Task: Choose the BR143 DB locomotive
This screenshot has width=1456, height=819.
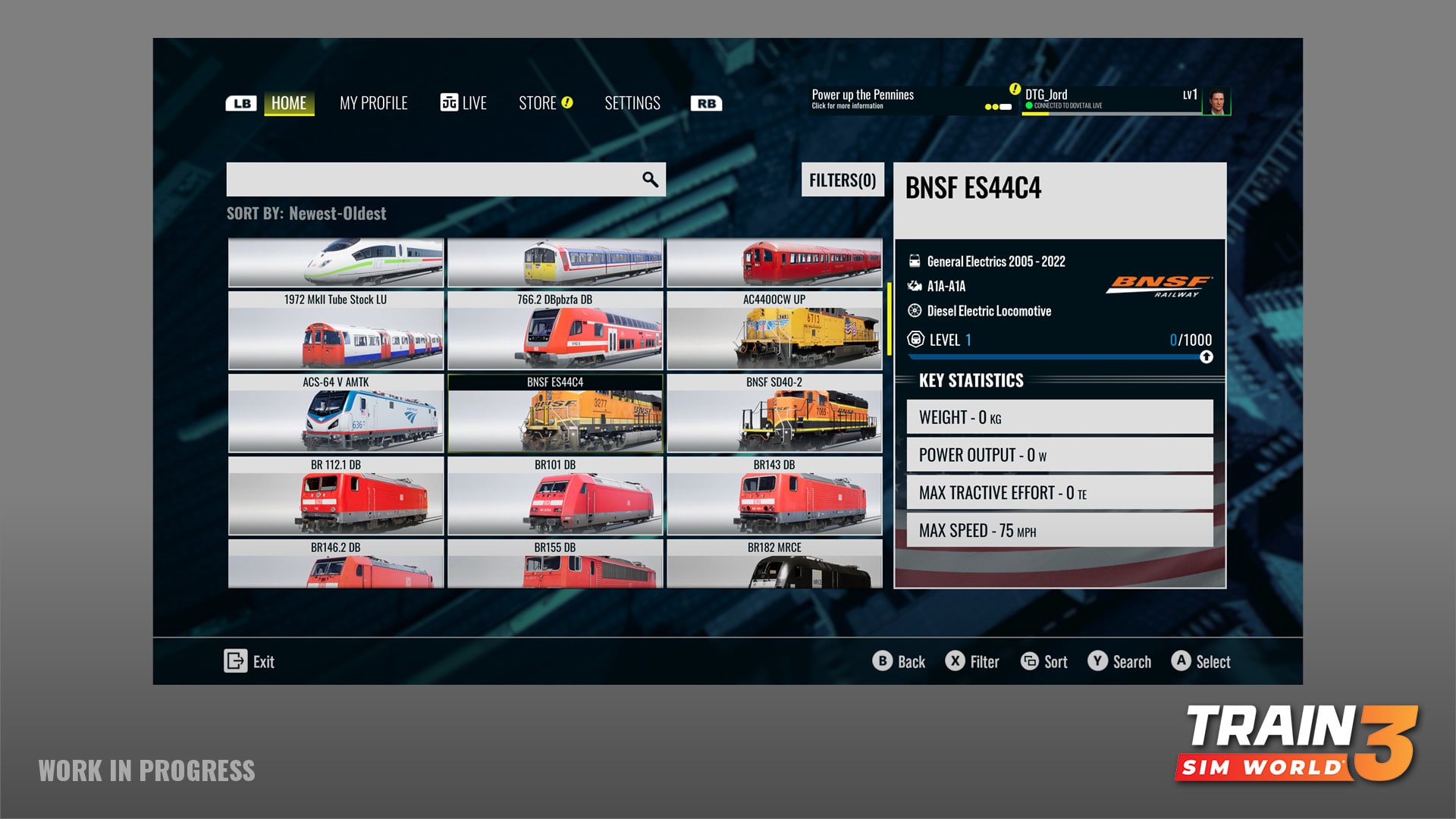Action: [x=774, y=496]
